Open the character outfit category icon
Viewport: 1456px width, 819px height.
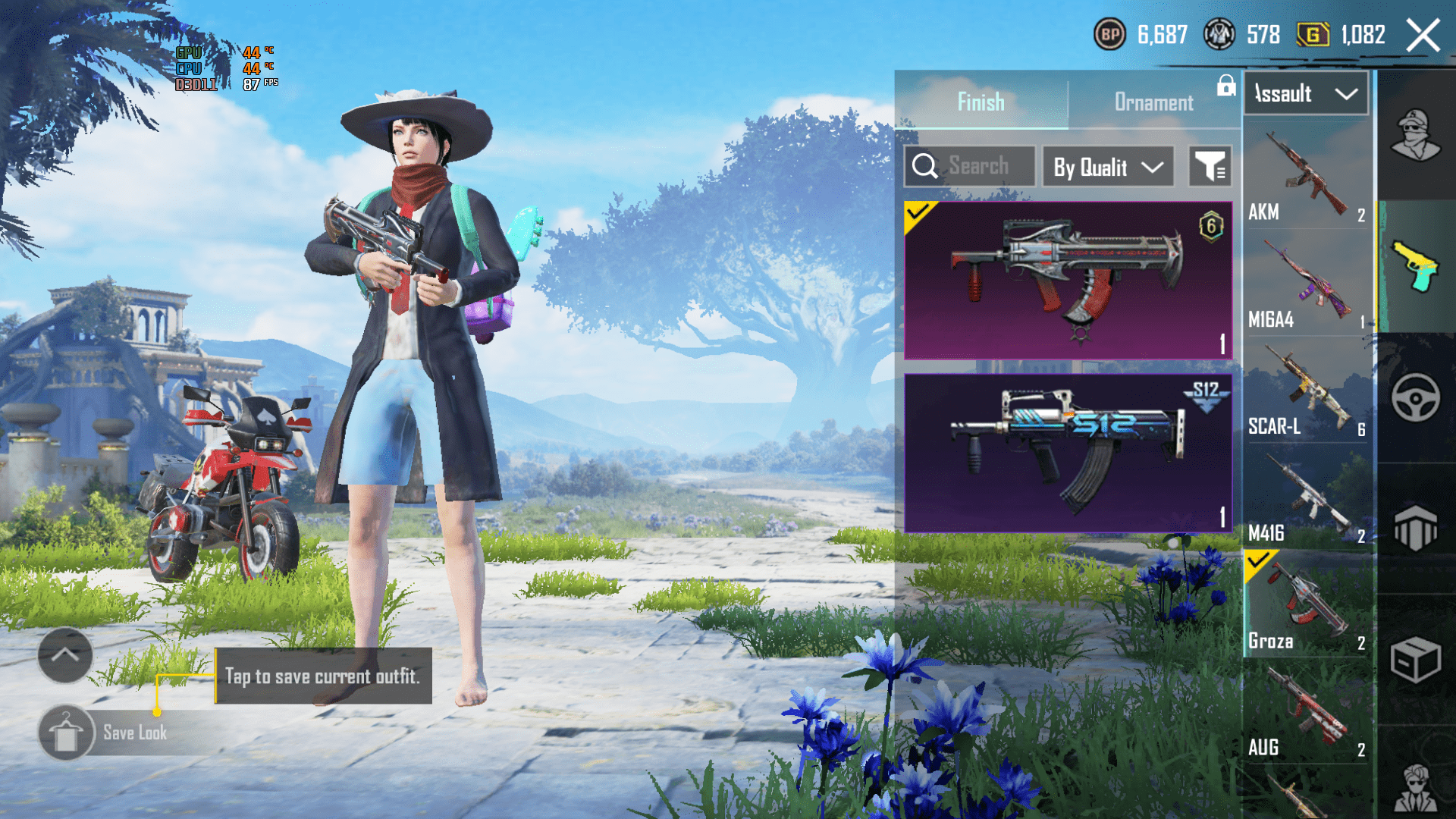pyautogui.click(x=1415, y=135)
